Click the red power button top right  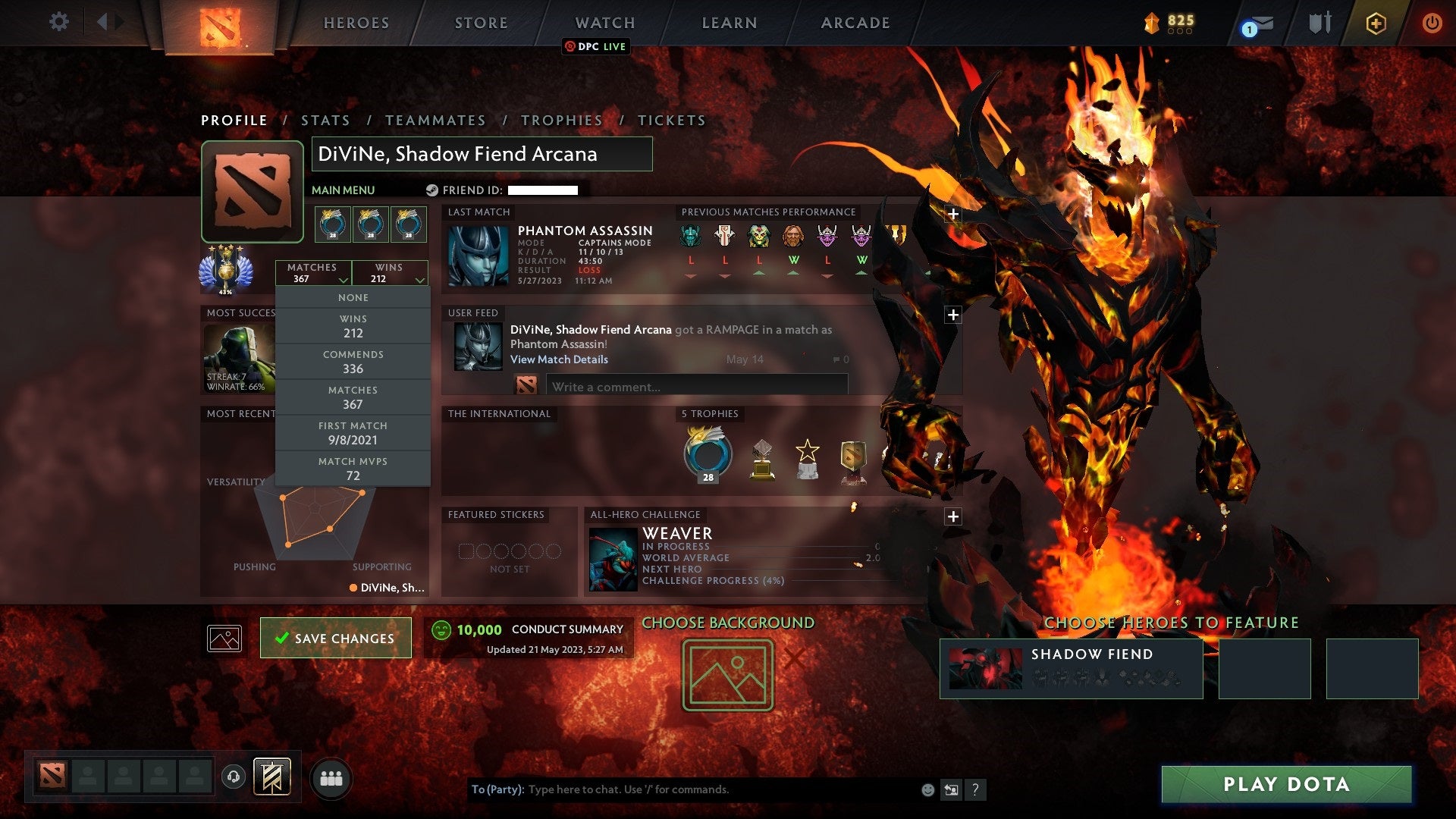click(x=1432, y=23)
